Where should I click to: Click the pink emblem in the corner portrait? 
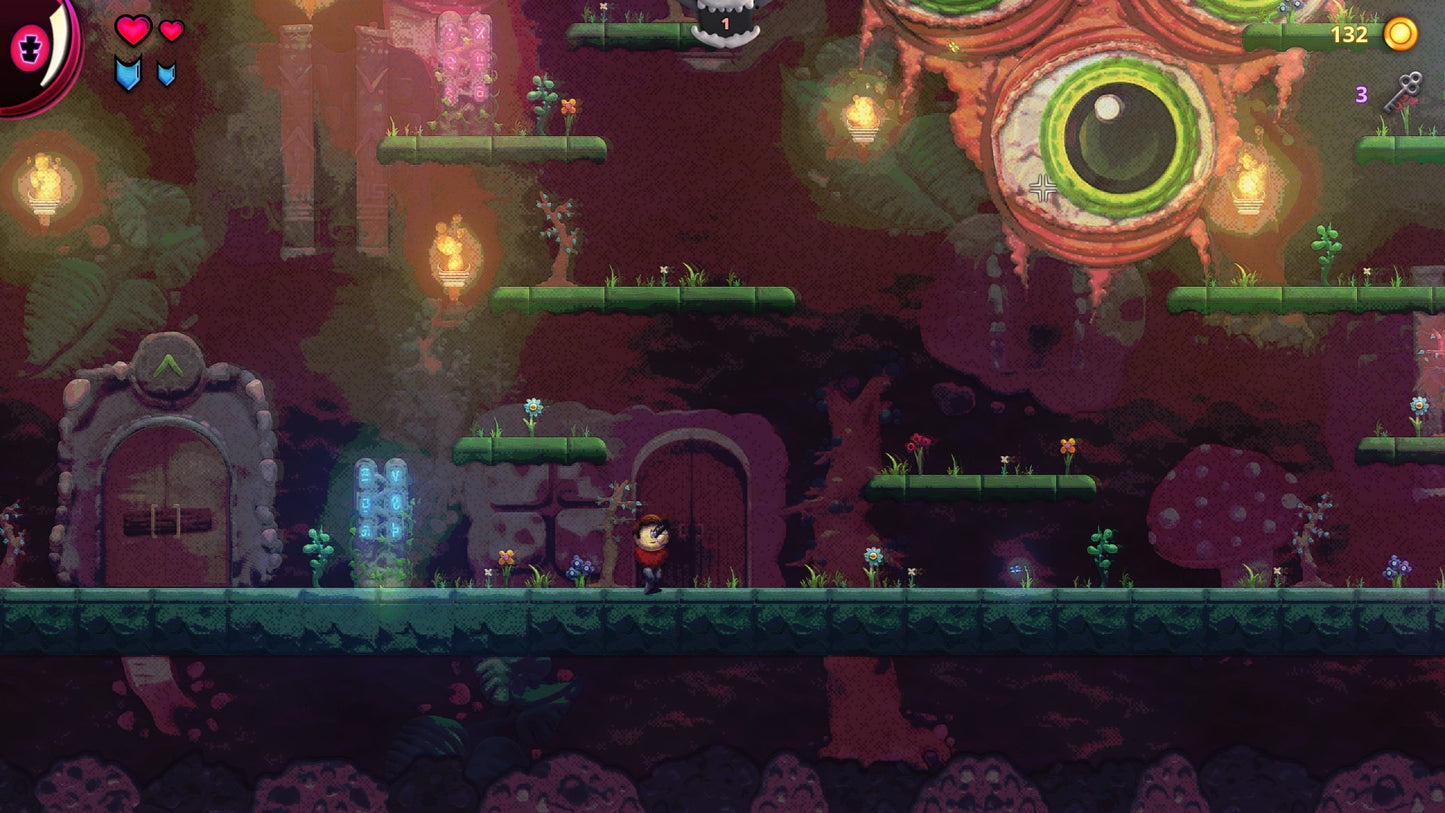(x=27, y=47)
